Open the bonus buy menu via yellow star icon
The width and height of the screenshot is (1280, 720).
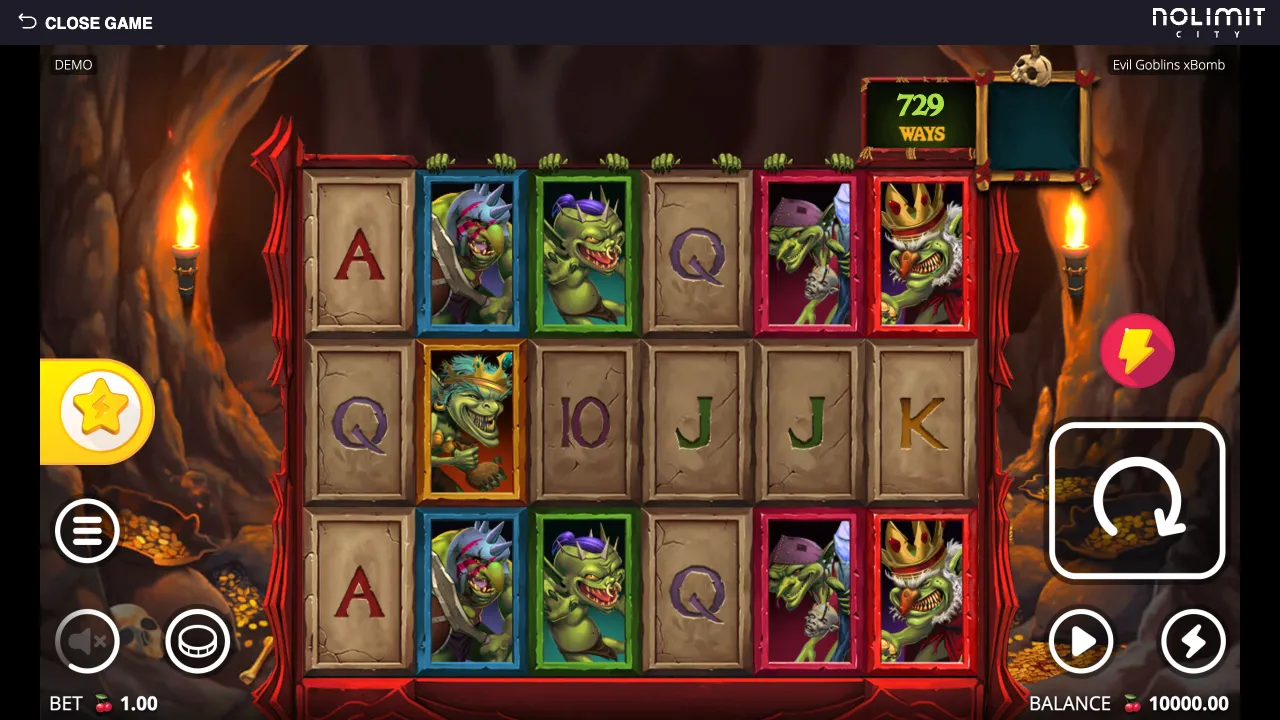(x=100, y=410)
